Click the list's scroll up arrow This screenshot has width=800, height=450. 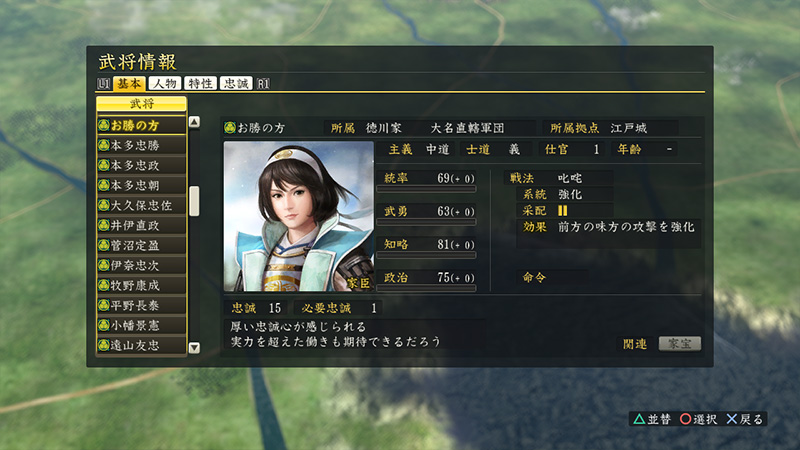[x=194, y=123]
